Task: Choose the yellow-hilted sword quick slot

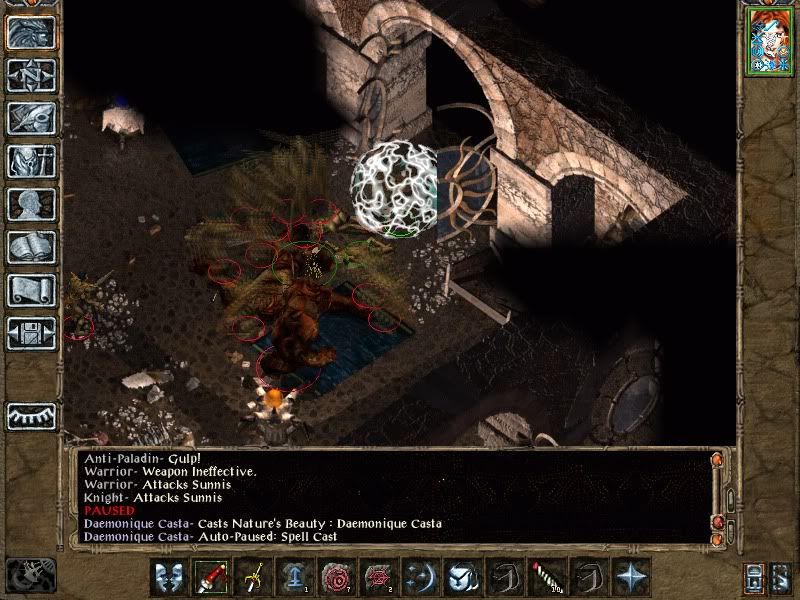Action: [252, 578]
